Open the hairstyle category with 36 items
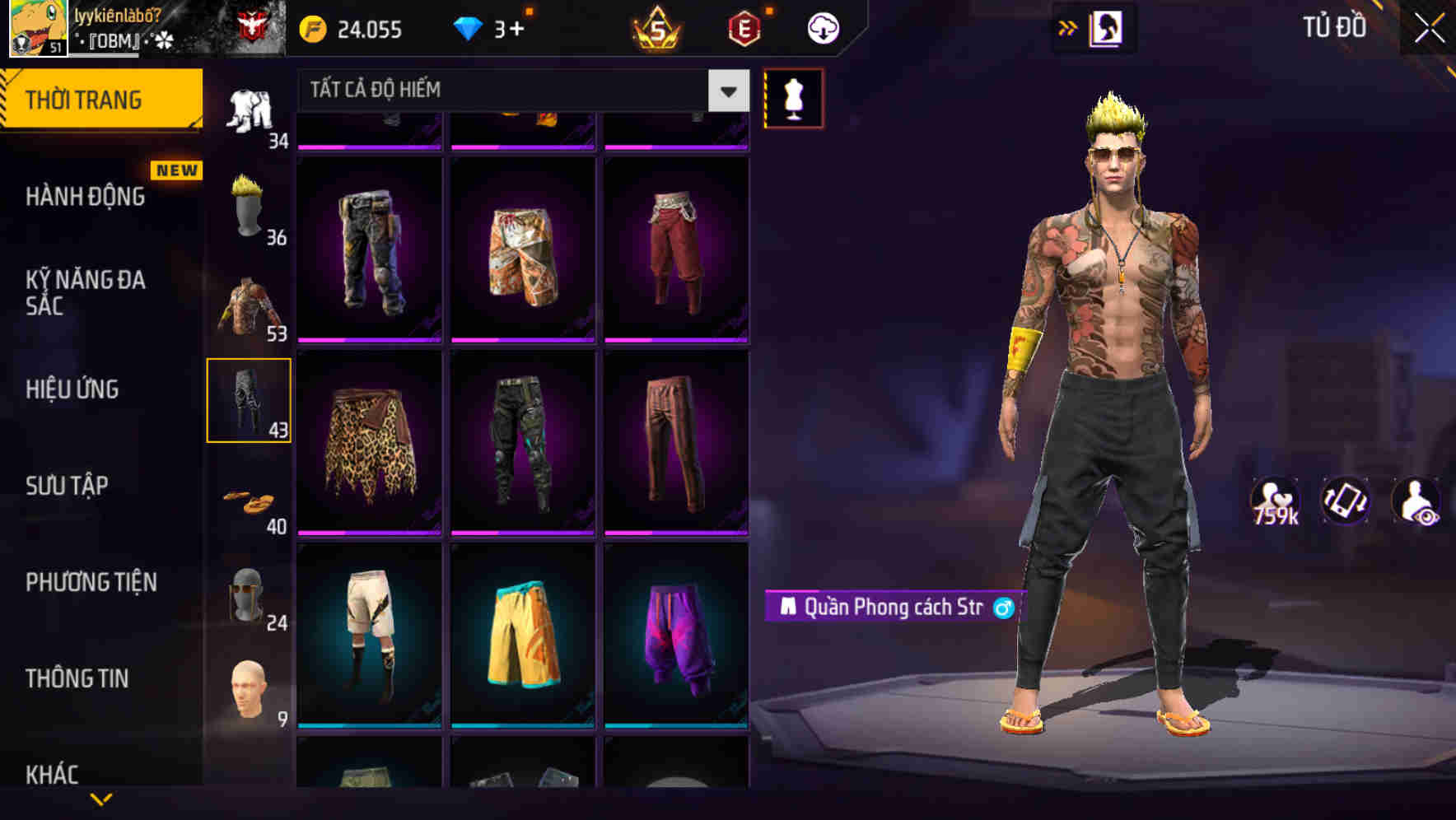This screenshot has width=1456, height=820. point(248,200)
